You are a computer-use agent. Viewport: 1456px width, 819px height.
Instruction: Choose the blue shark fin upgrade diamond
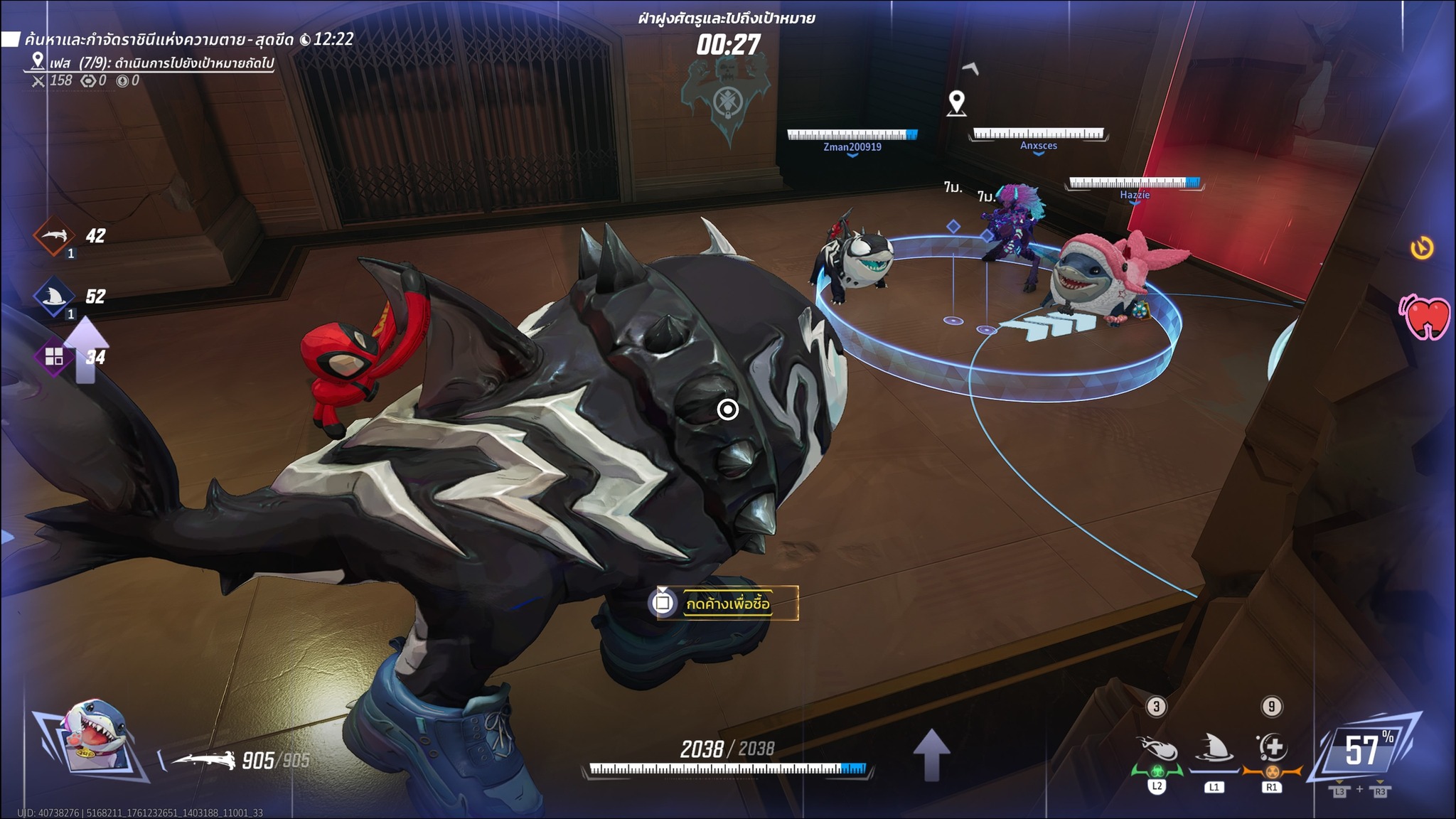pyautogui.click(x=55, y=297)
